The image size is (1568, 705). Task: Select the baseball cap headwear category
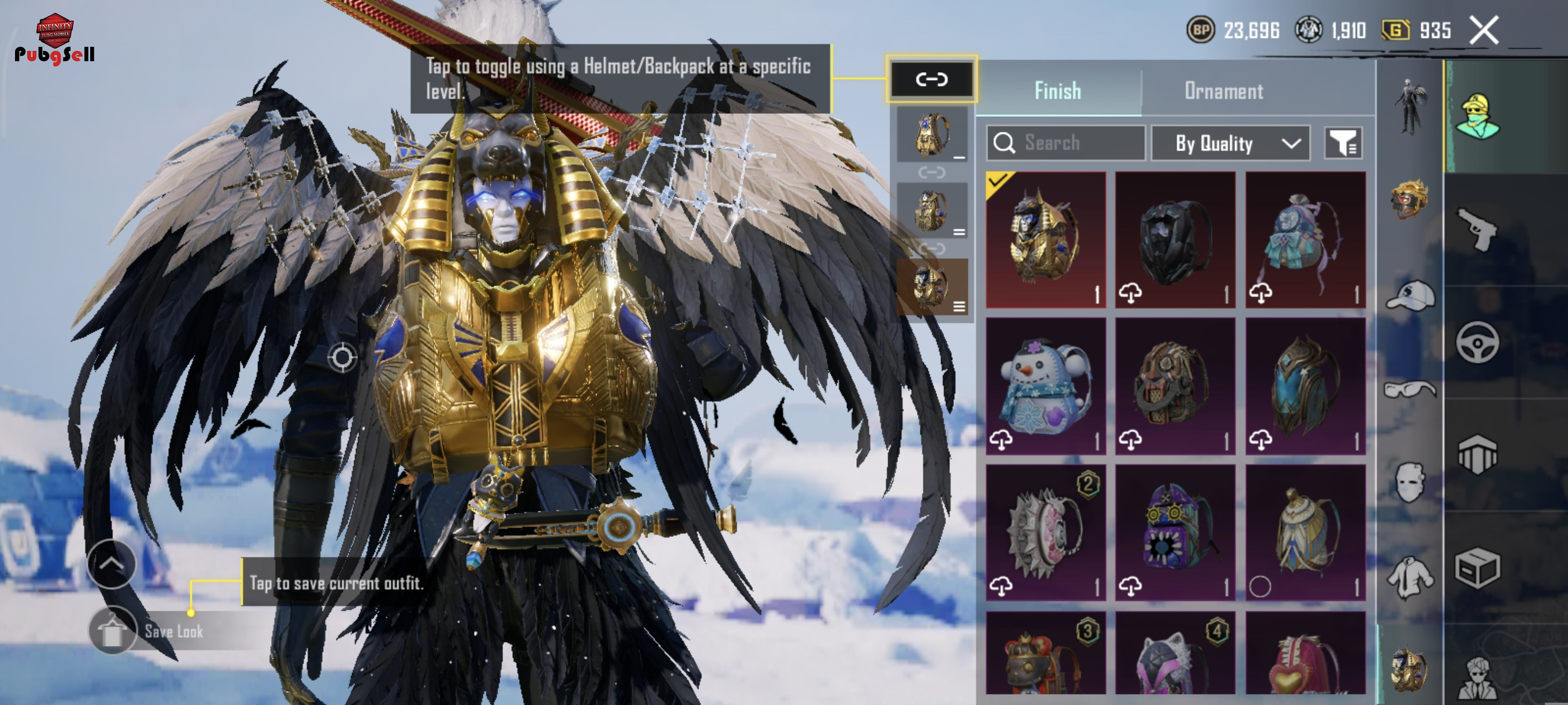pyautogui.click(x=1411, y=296)
